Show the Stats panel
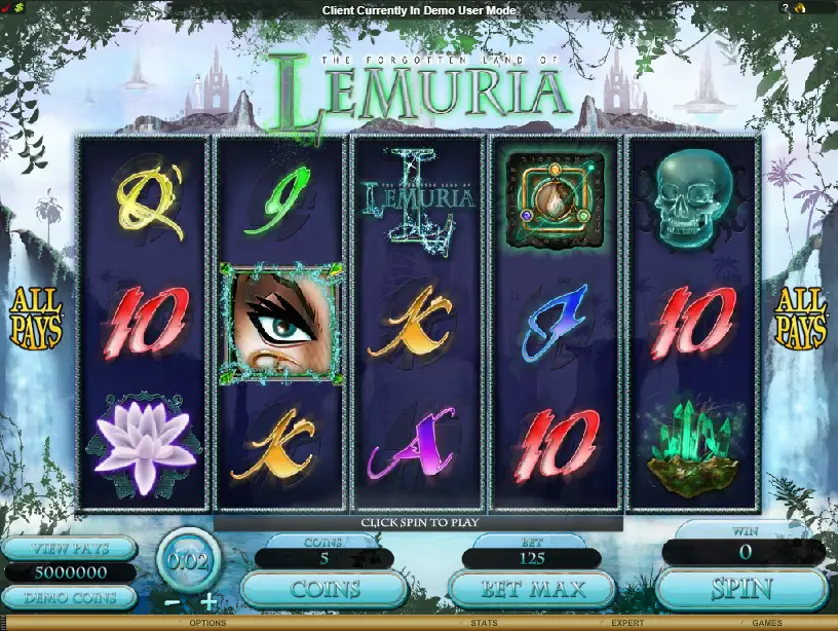838x631 pixels. point(484,623)
